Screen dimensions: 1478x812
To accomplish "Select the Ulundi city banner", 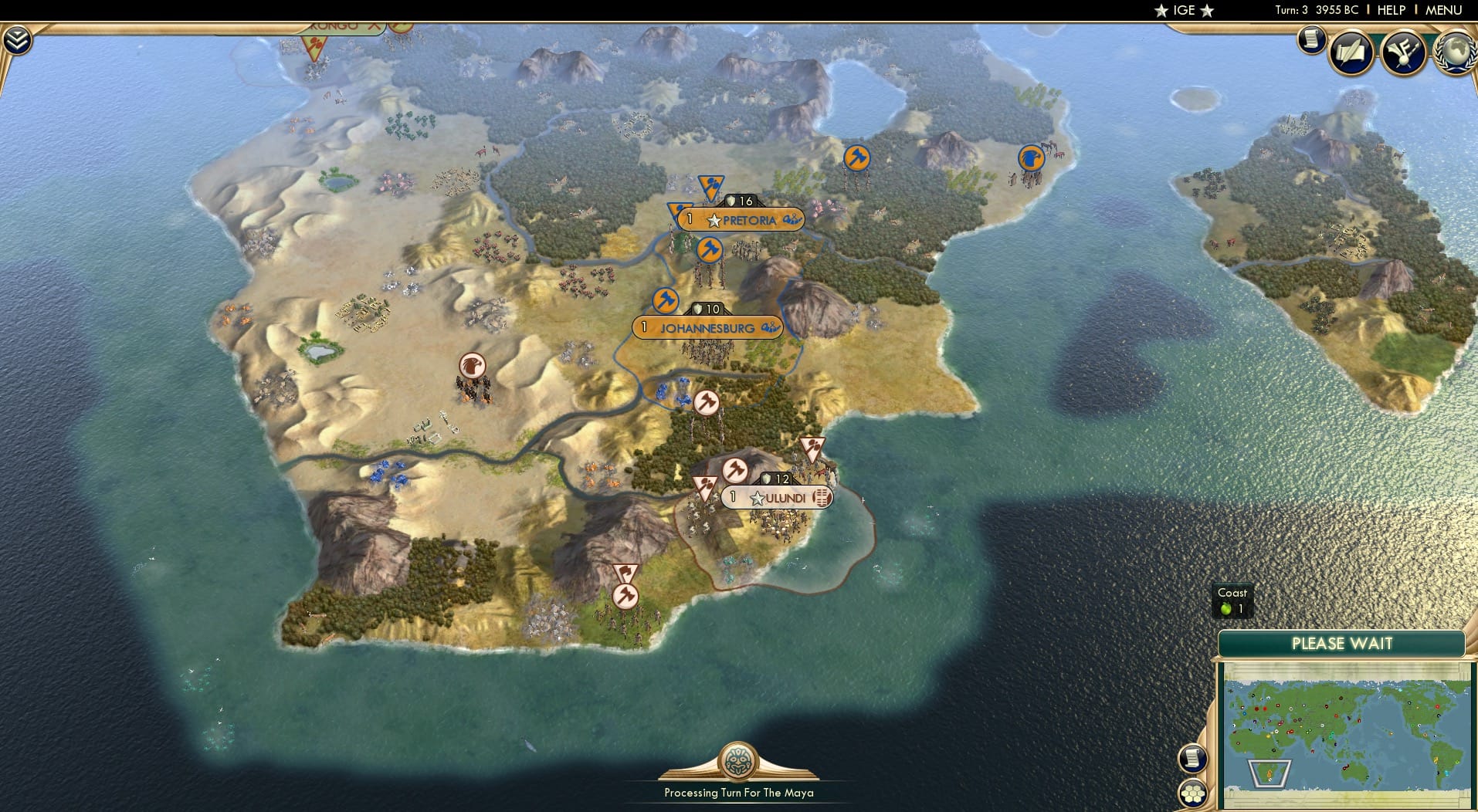I will click(778, 498).
